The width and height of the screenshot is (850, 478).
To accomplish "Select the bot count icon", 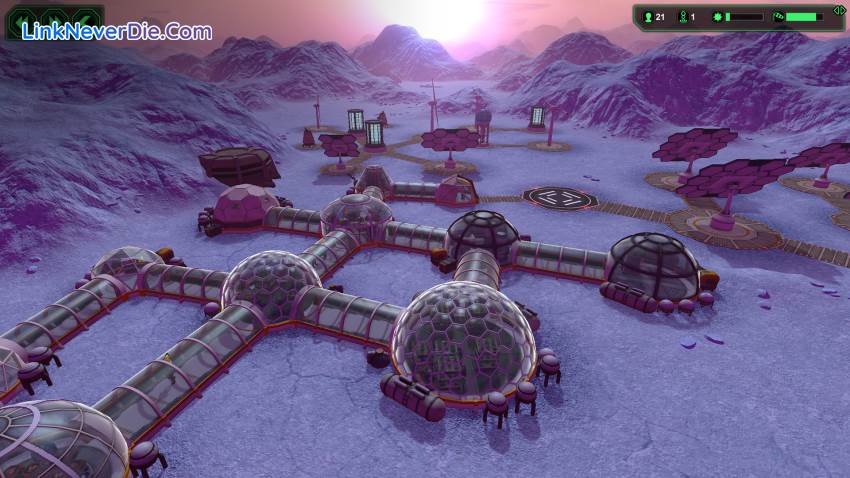I will coord(684,17).
